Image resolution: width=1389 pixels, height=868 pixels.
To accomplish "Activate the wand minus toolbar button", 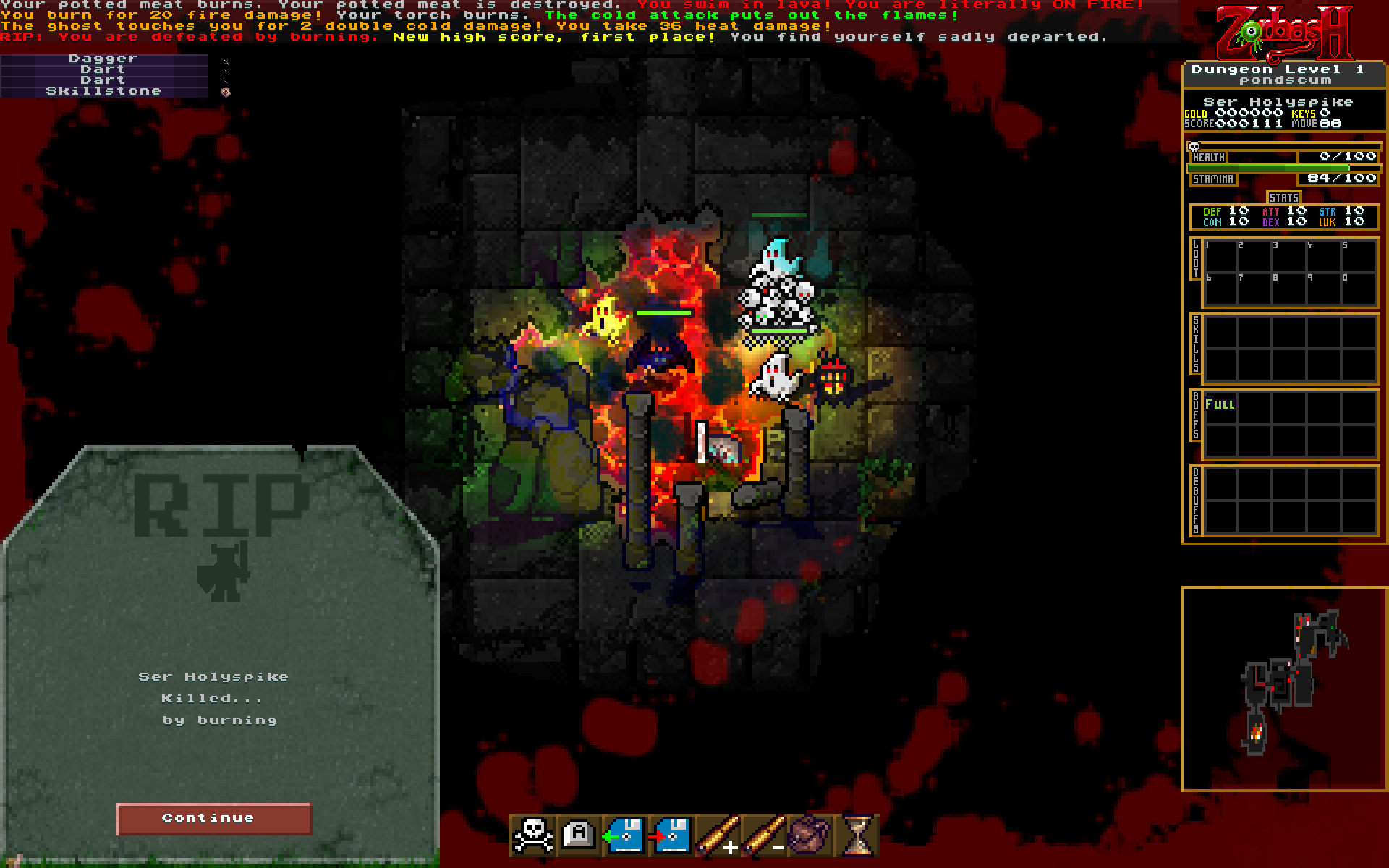I will [x=764, y=836].
